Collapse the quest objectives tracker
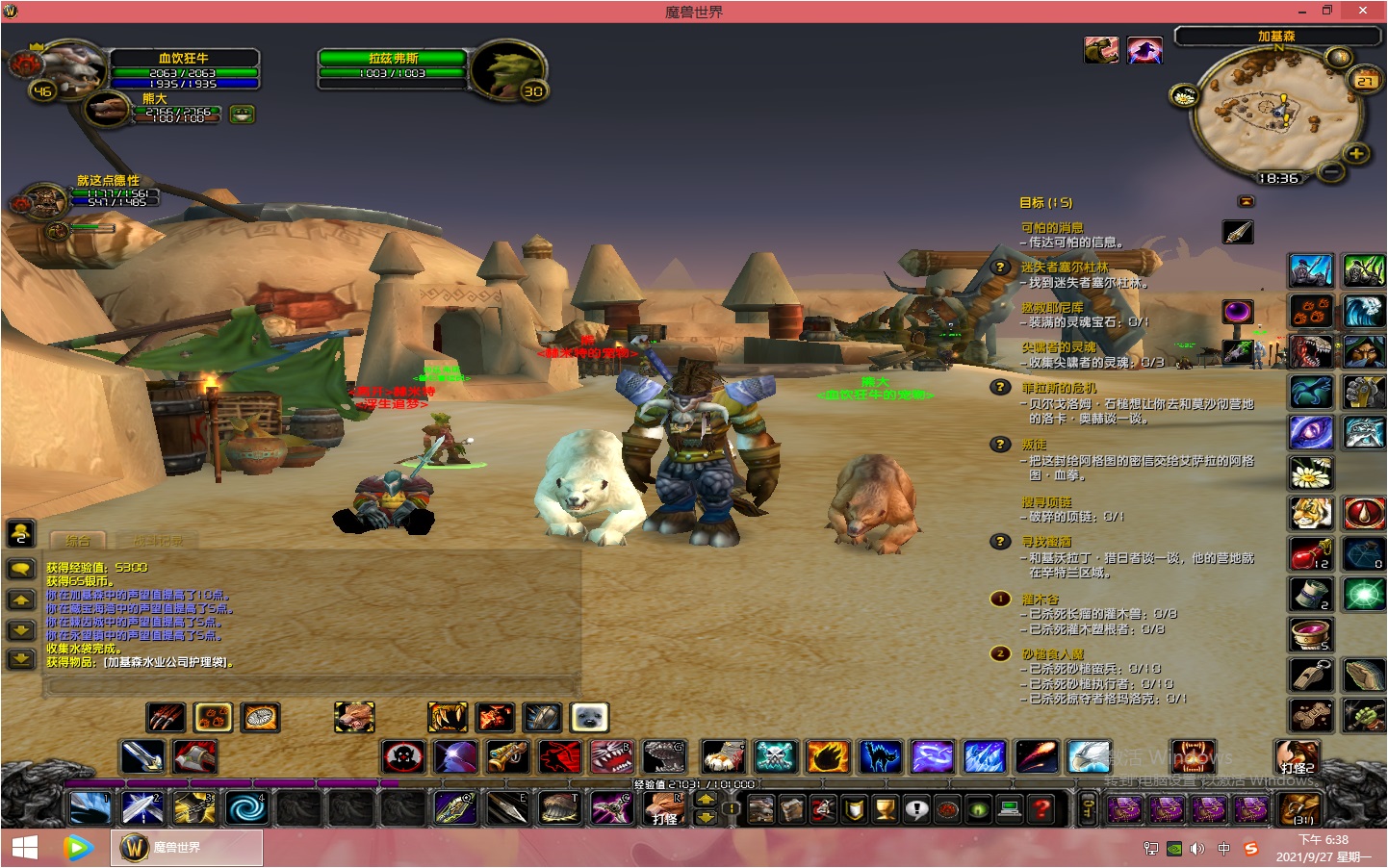This screenshot has width=1388, height=868. [1247, 201]
